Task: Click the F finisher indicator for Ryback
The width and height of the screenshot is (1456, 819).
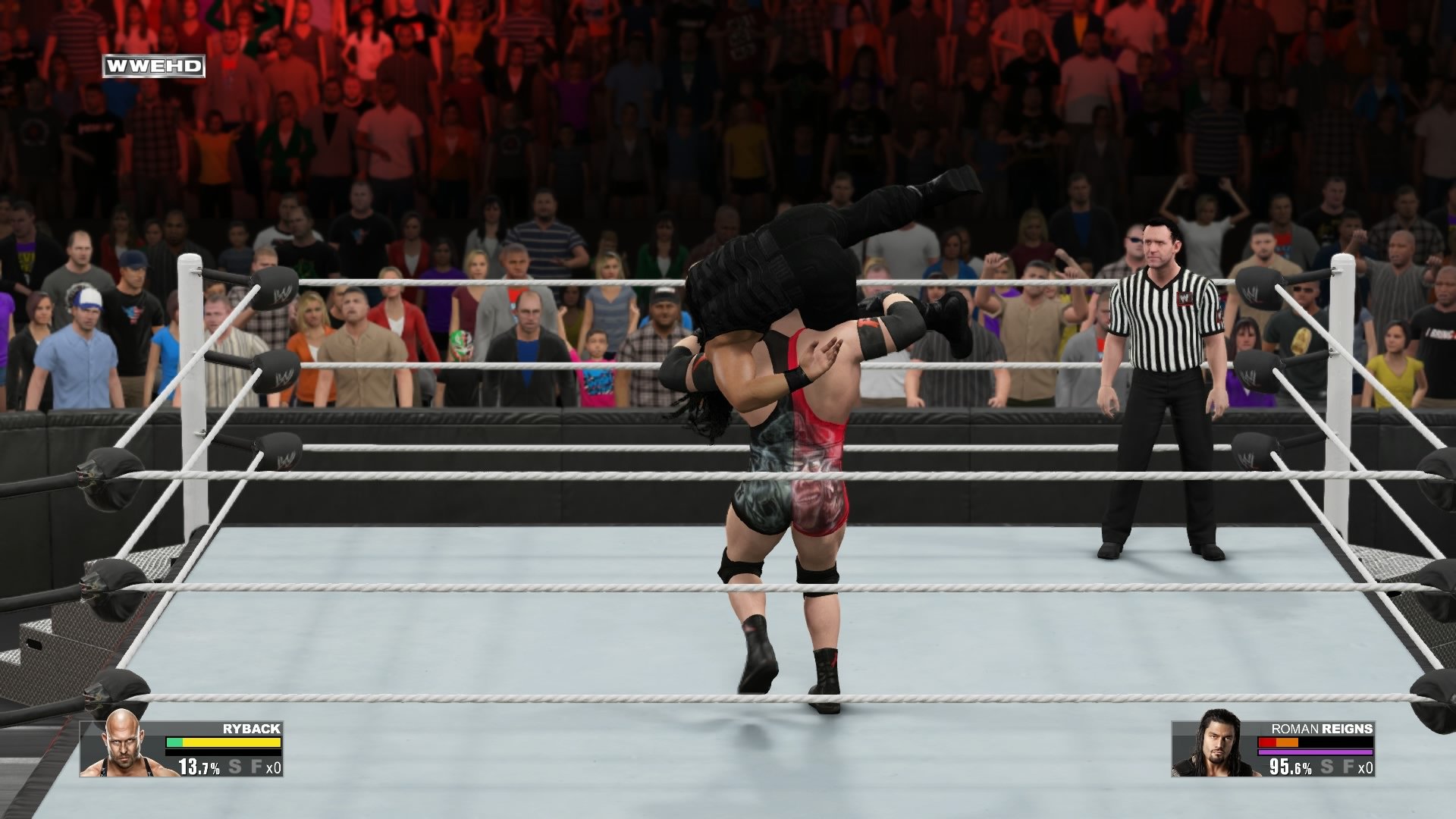Action: (x=258, y=767)
